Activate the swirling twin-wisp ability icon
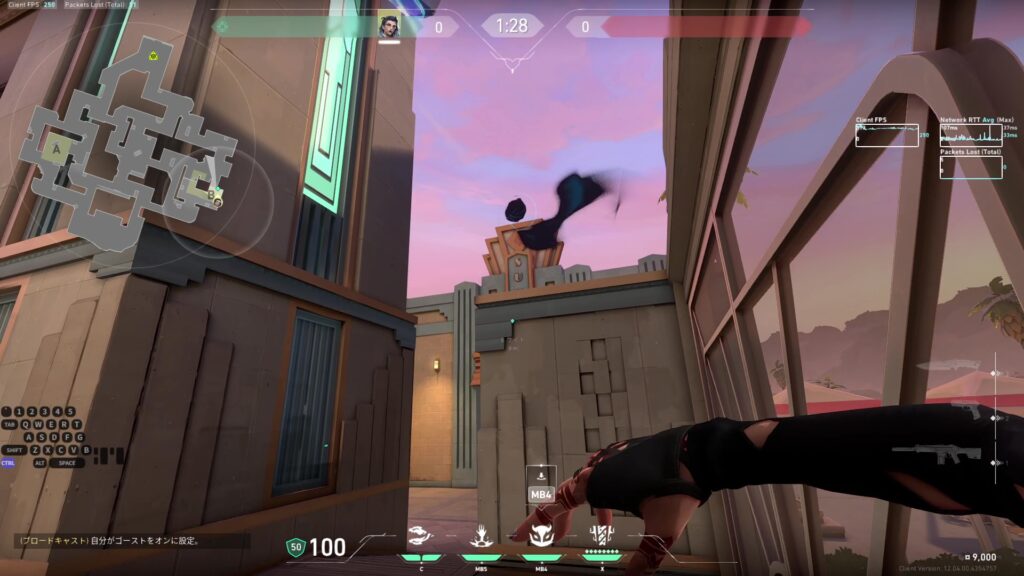 pyautogui.click(x=422, y=535)
